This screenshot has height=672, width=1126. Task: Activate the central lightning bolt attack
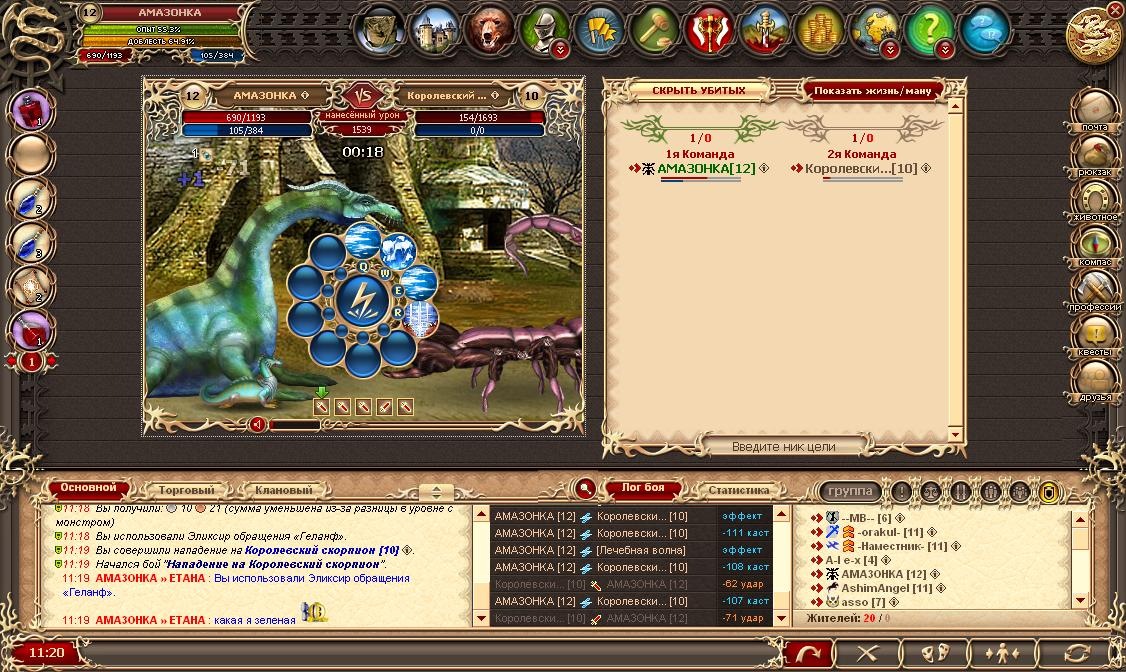[362, 299]
